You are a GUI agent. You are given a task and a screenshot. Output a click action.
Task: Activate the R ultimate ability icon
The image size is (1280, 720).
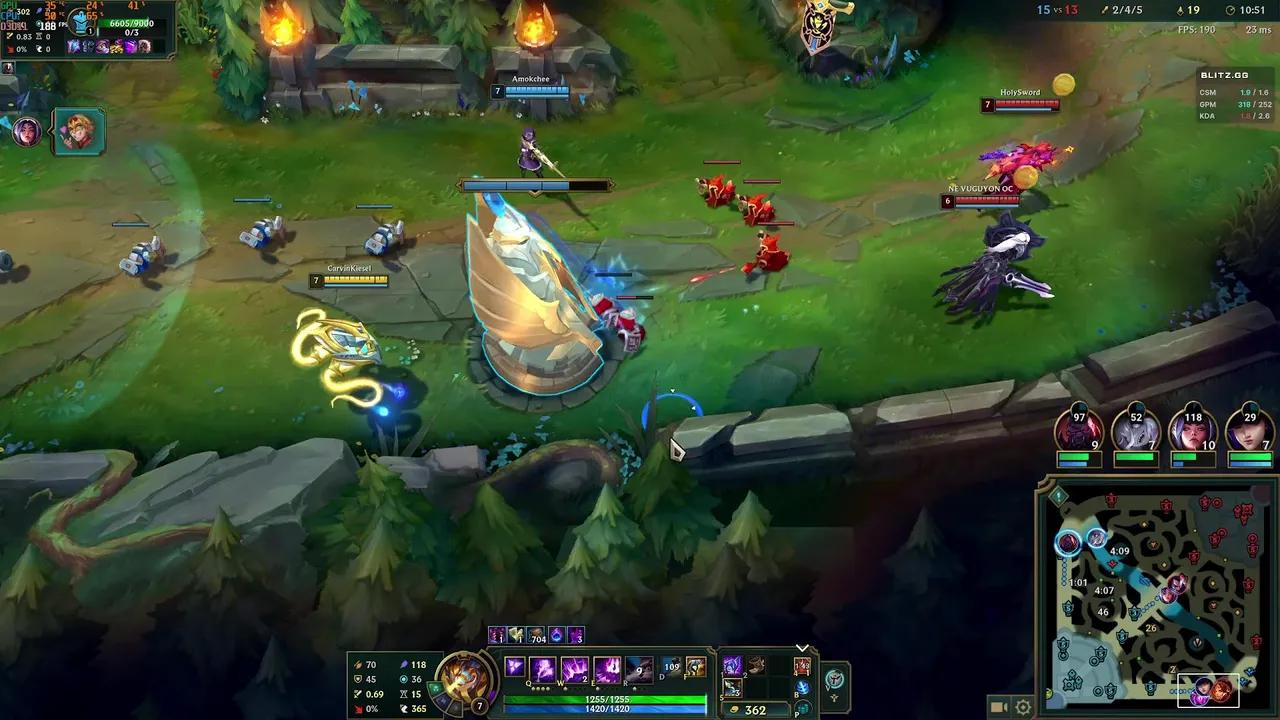pos(637,668)
